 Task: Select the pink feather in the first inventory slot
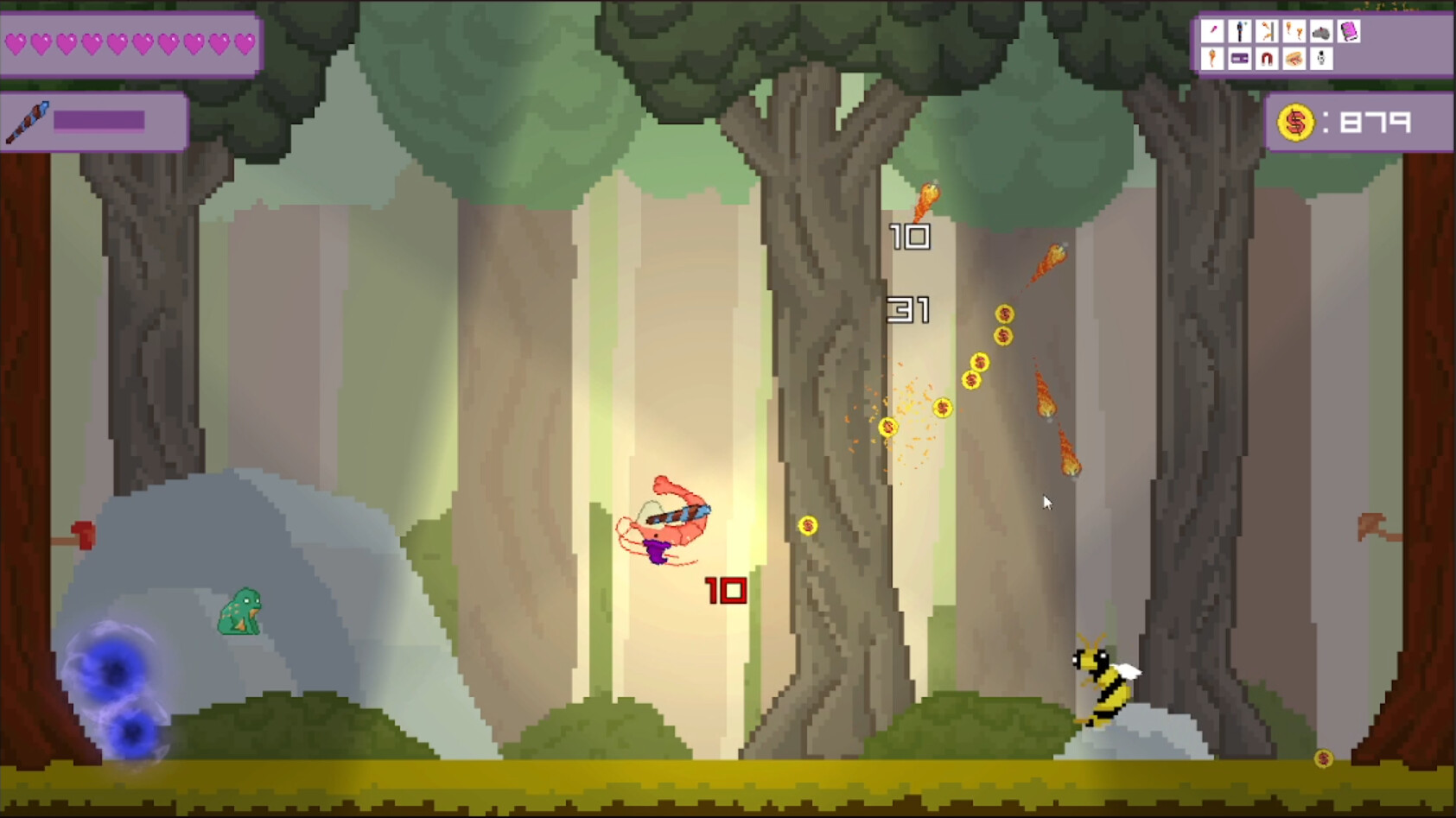(1211, 32)
